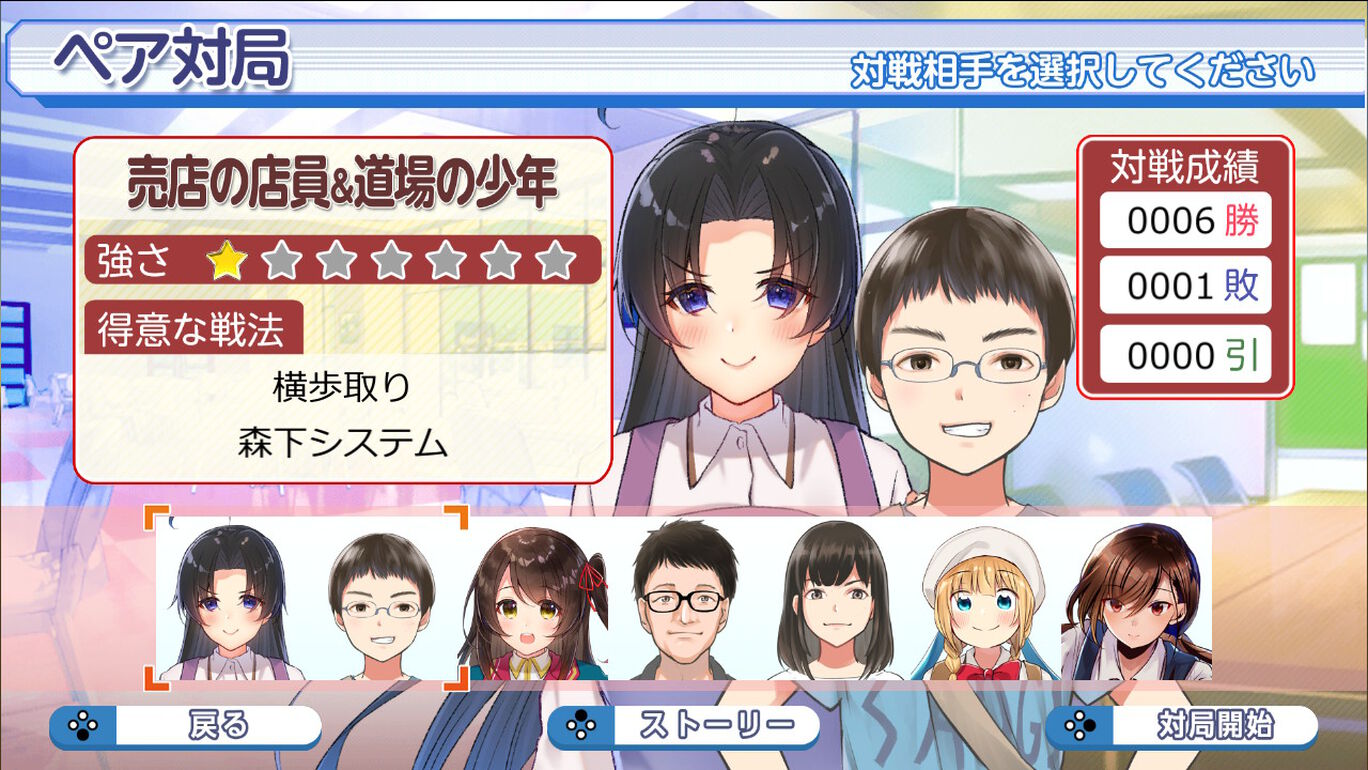
Task: Start the match with 対局開始
Action: tap(1181, 726)
